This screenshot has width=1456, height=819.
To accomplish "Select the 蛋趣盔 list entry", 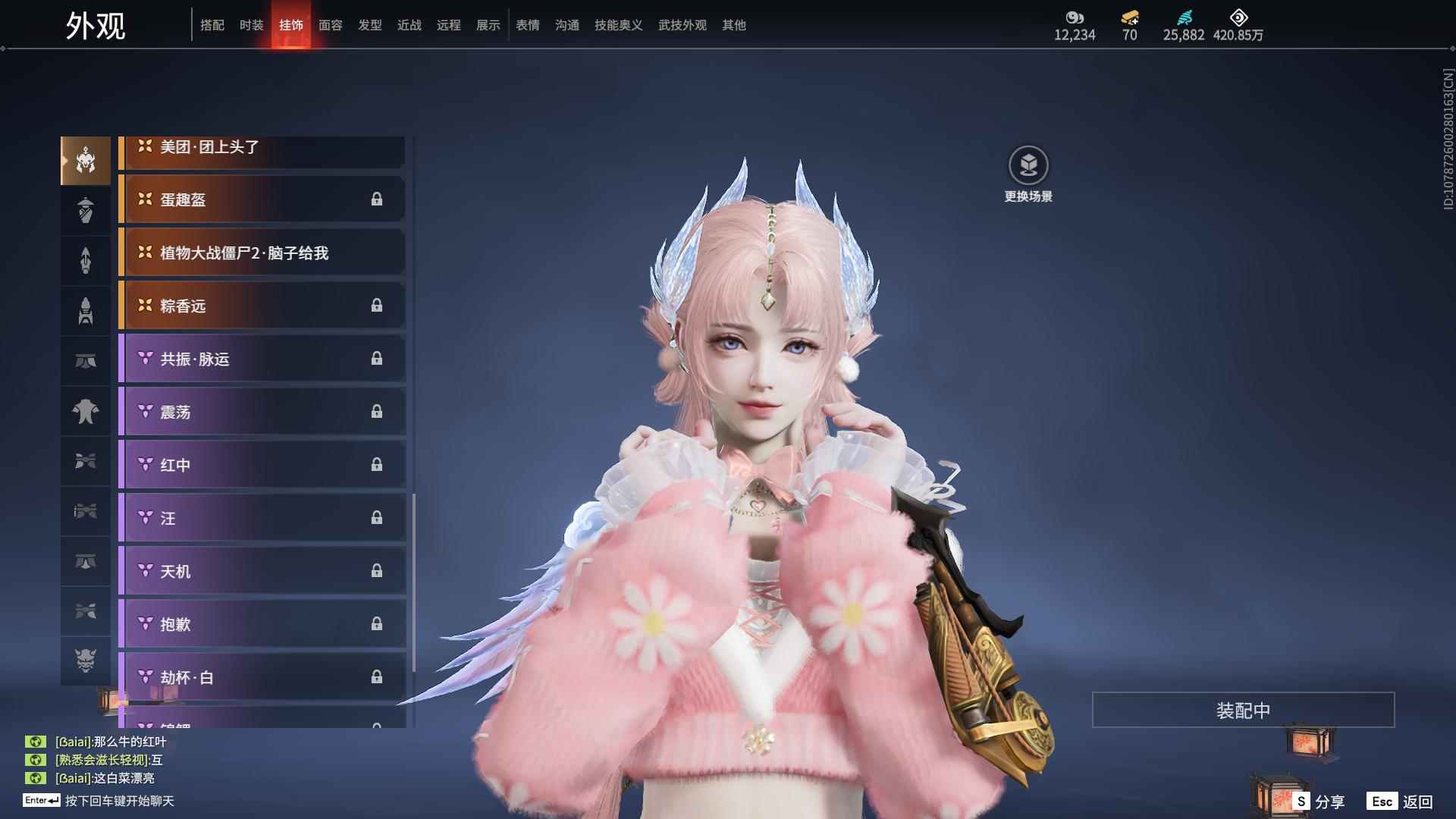I will click(262, 199).
